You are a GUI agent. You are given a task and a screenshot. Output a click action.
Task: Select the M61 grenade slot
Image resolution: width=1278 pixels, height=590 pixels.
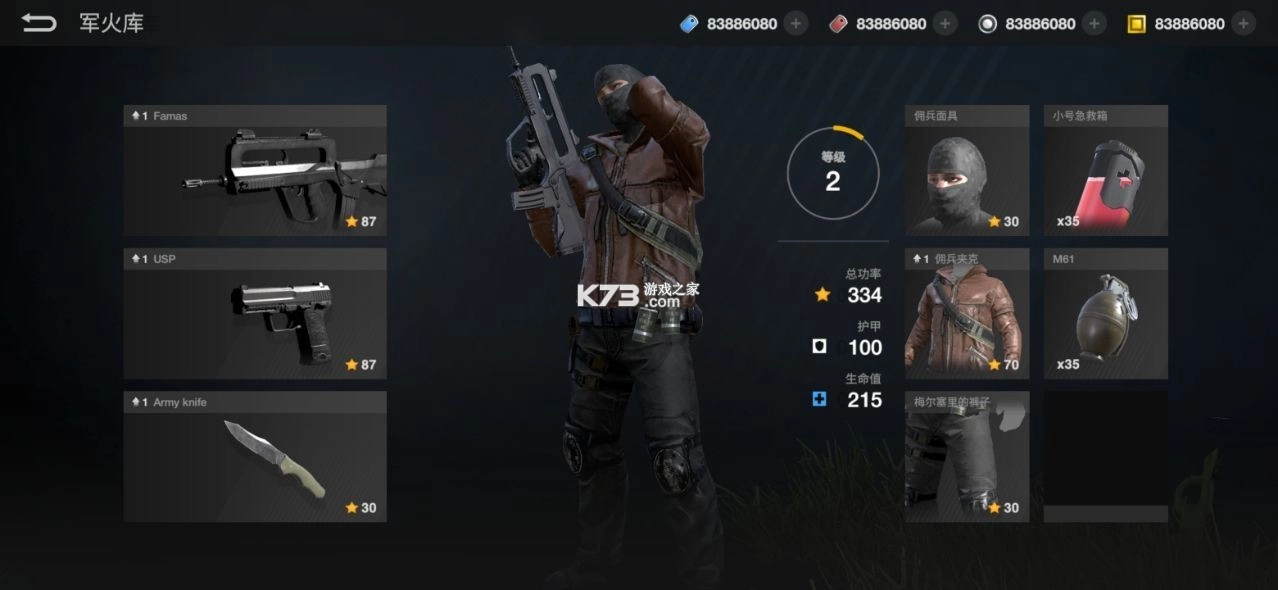pos(1105,314)
